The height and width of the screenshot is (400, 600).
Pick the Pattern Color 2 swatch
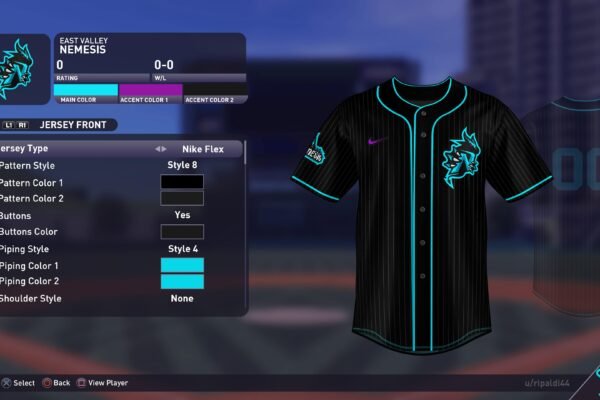tap(182, 198)
